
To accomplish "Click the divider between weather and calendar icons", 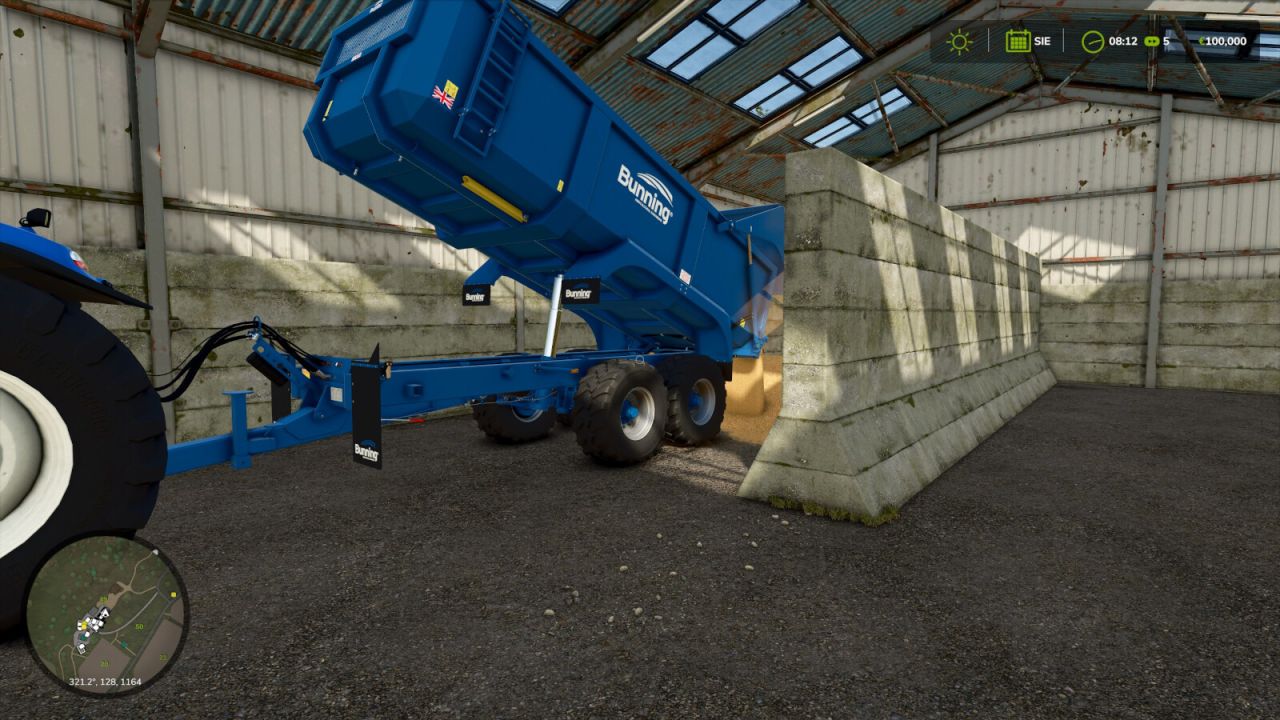I will (x=988, y=41).
